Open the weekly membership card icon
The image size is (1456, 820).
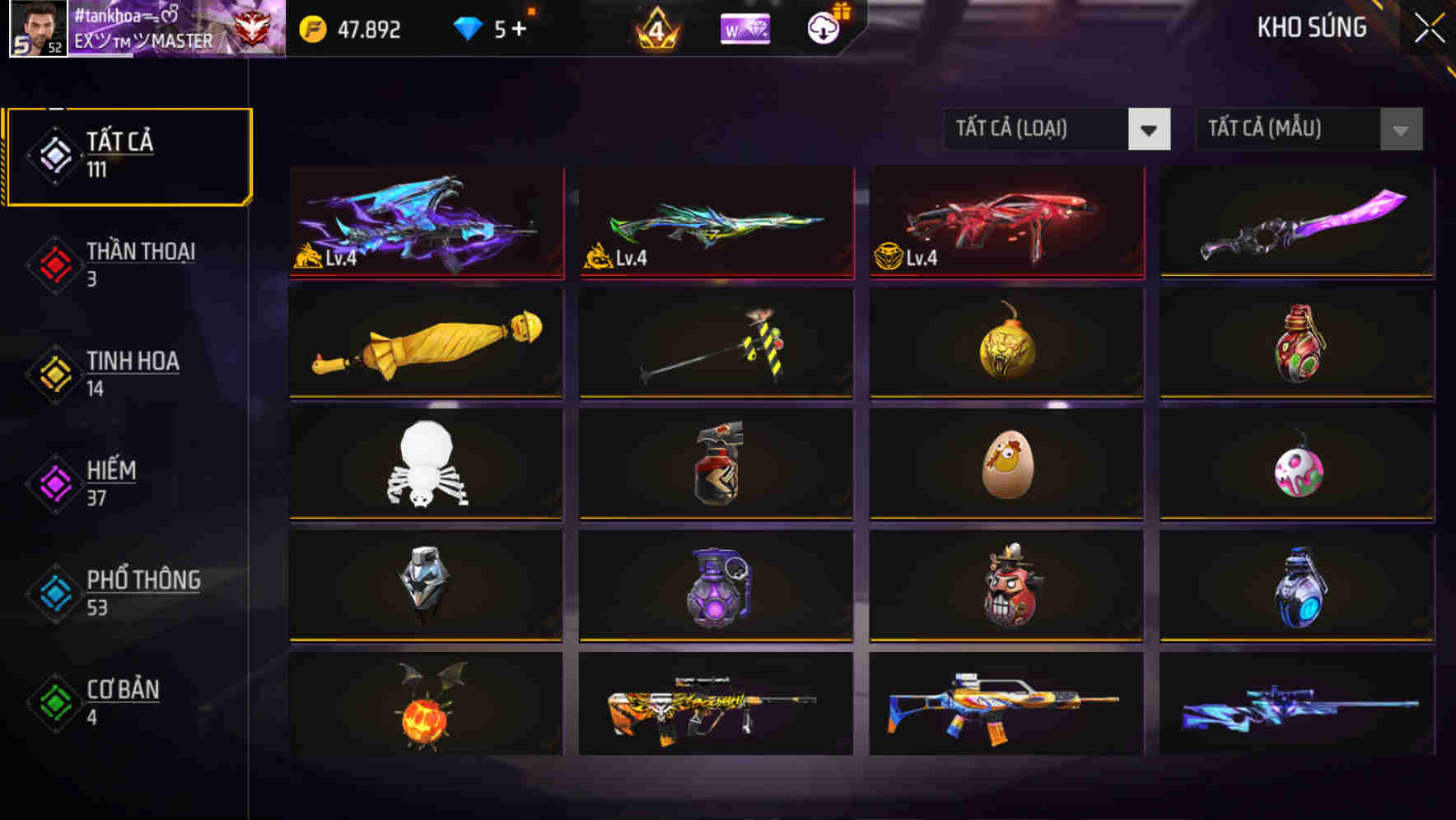[x=744, y=28]
